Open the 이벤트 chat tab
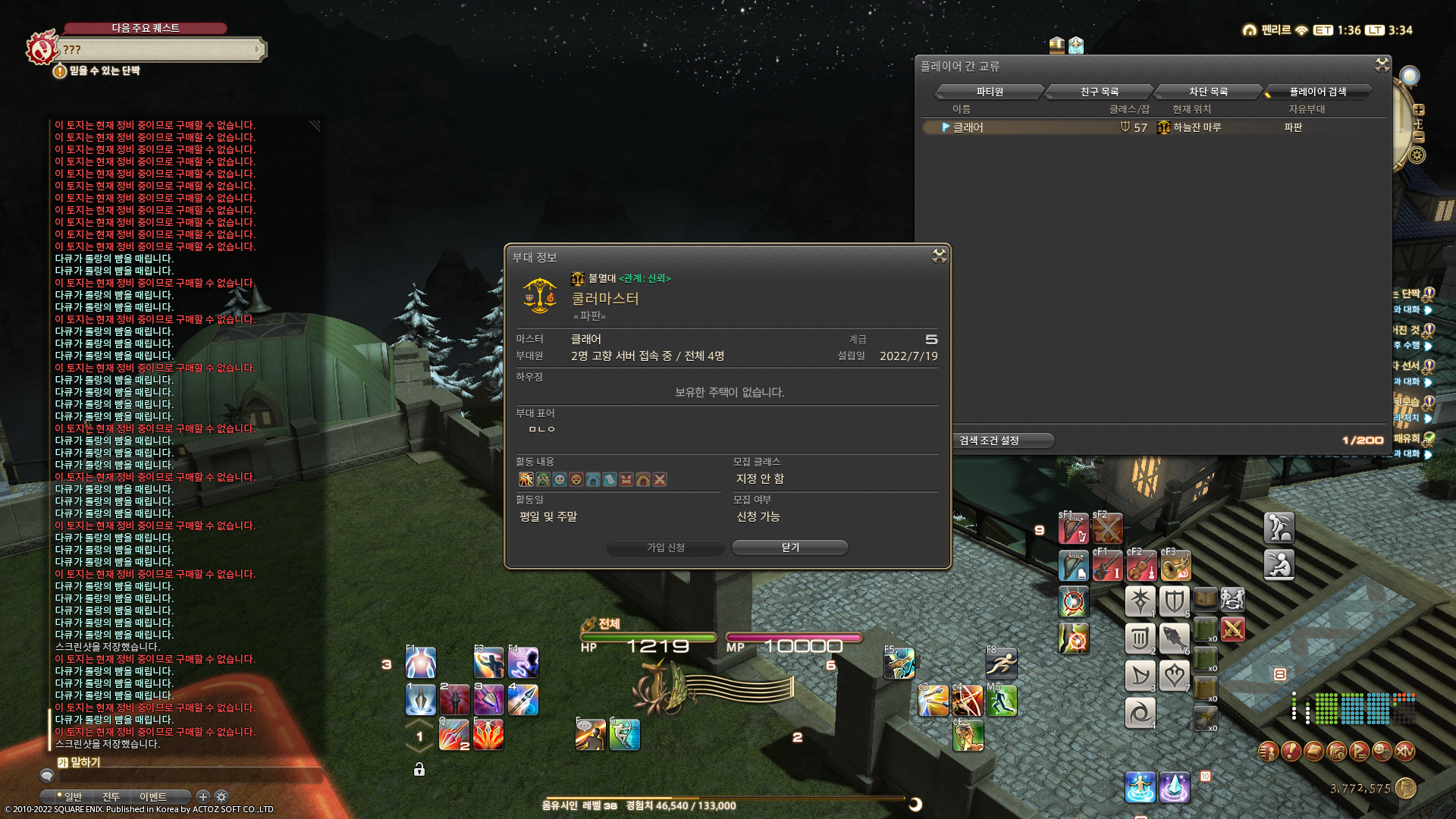 [x=153, y=797]
